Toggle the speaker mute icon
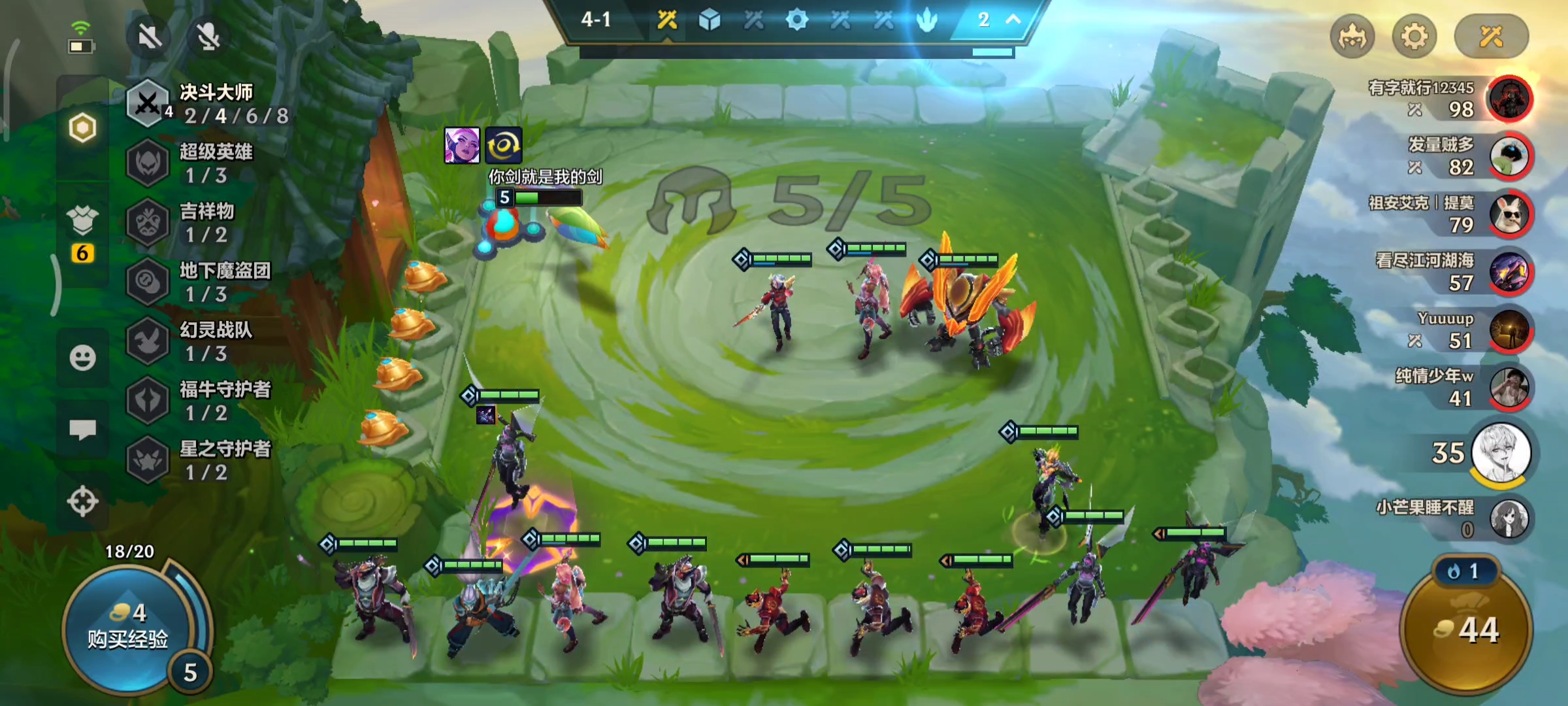The image size is (1568, 706). 150,37
